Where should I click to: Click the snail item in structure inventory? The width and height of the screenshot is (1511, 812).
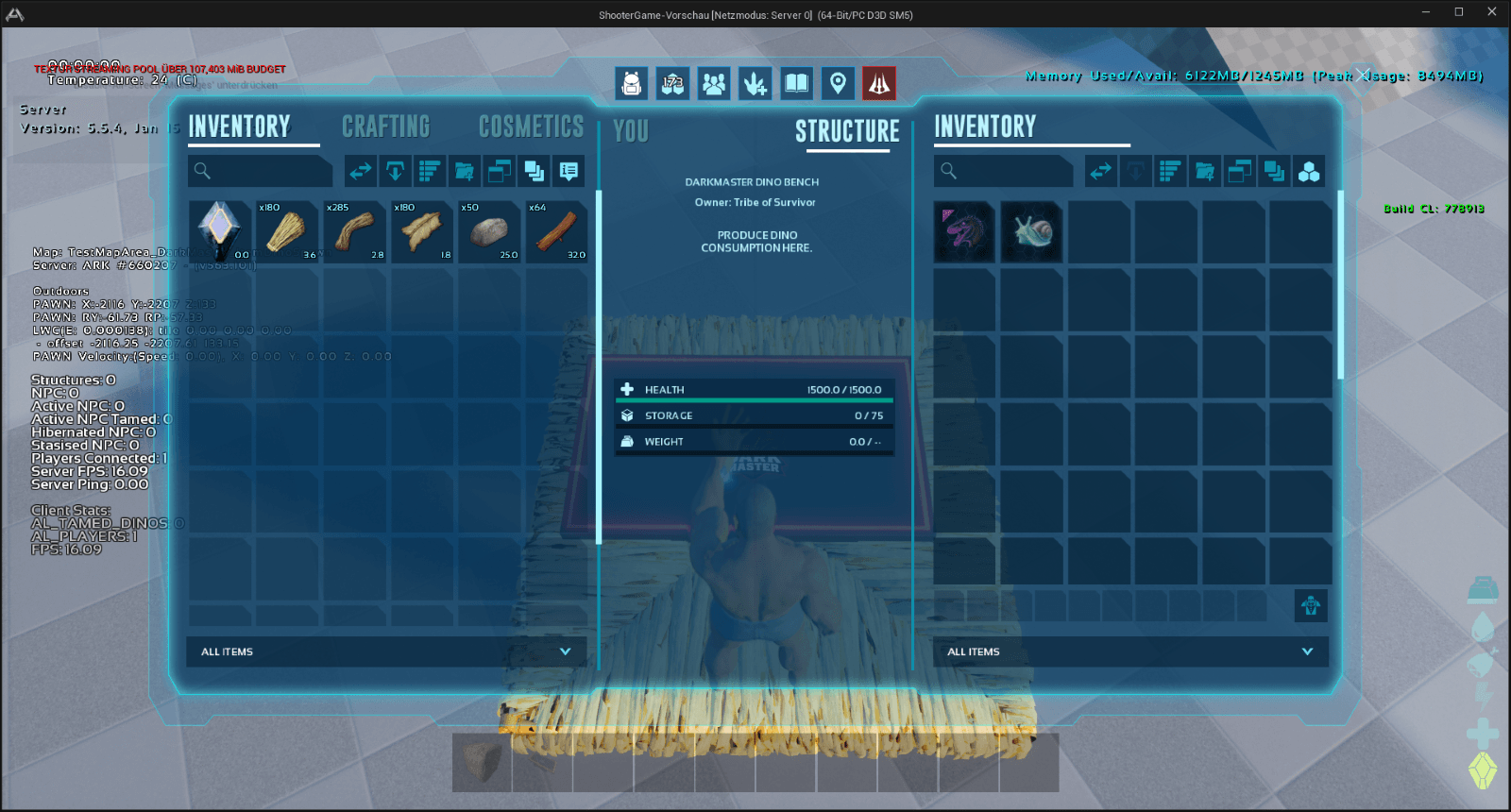pos(1031,231)
